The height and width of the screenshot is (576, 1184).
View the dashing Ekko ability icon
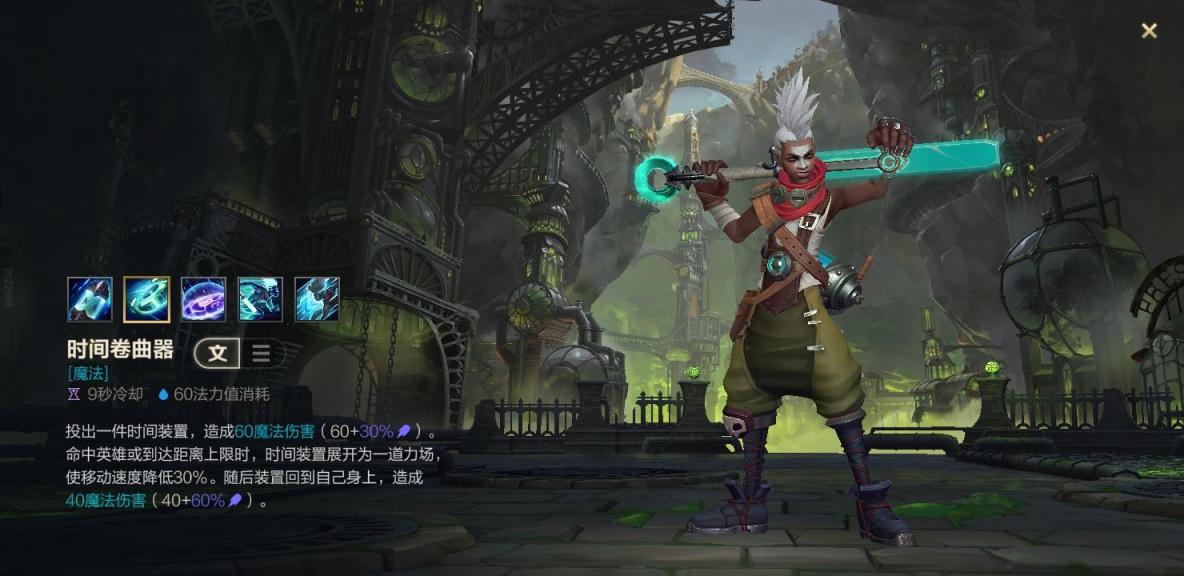point(260,299)
